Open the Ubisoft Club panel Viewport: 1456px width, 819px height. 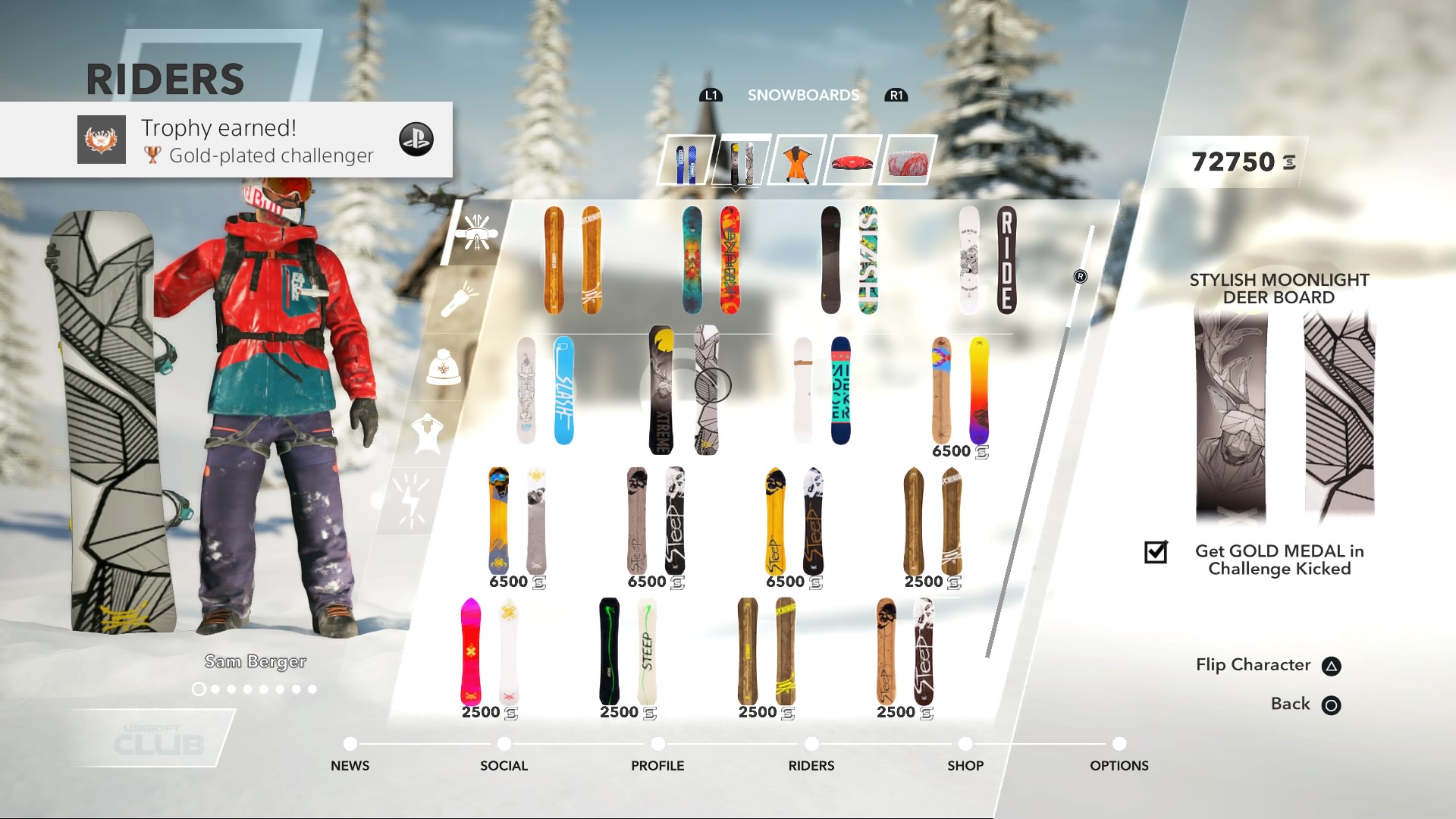(158, 739)
